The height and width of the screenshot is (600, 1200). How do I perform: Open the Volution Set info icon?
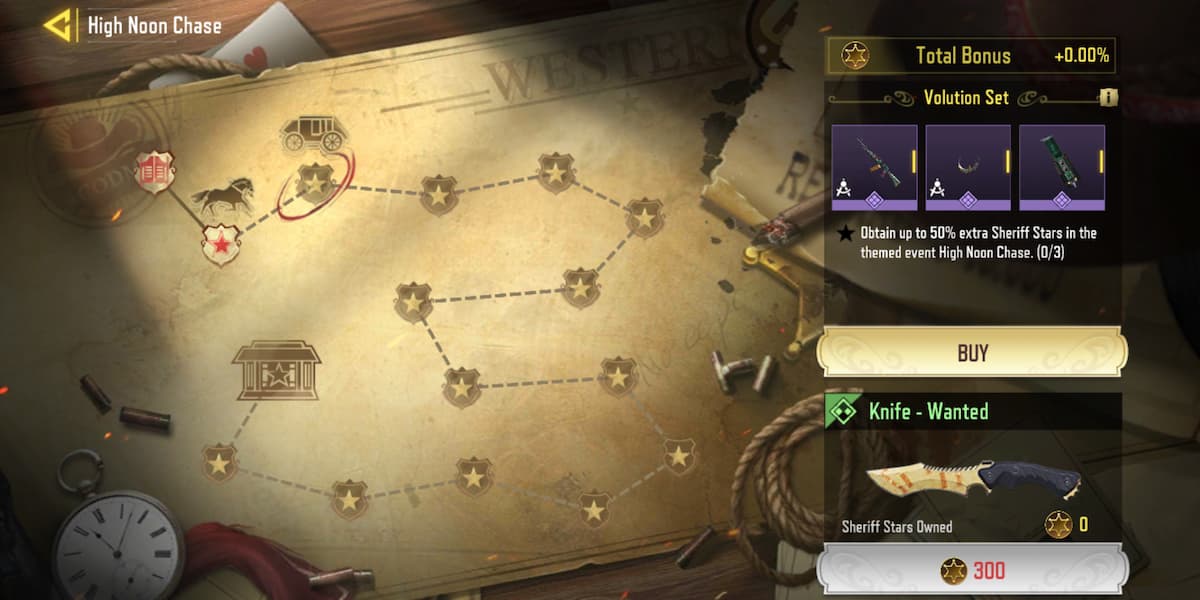(x=1107, y=98)
